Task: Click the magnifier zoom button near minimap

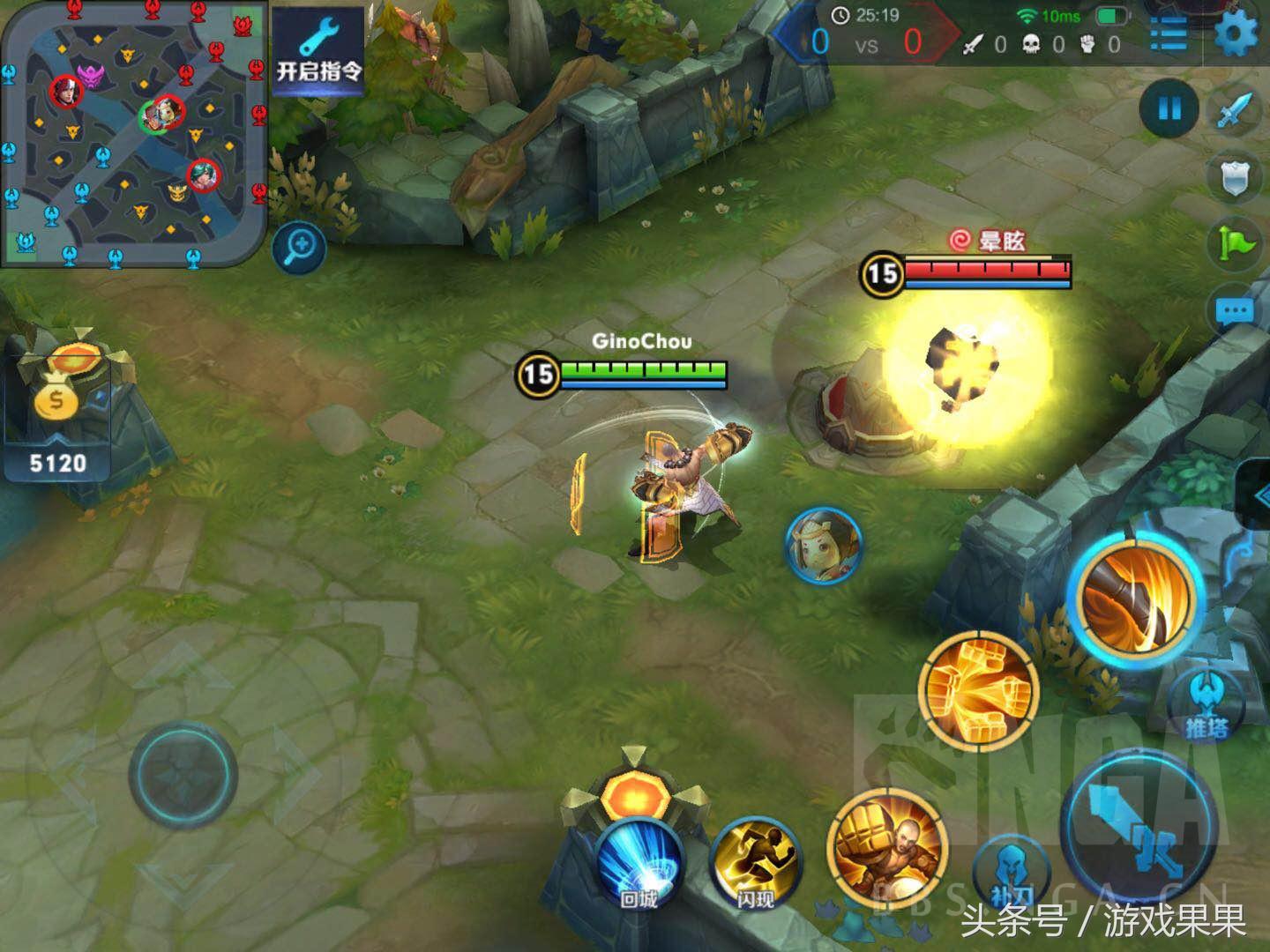Action: click(x=299, y=248)
